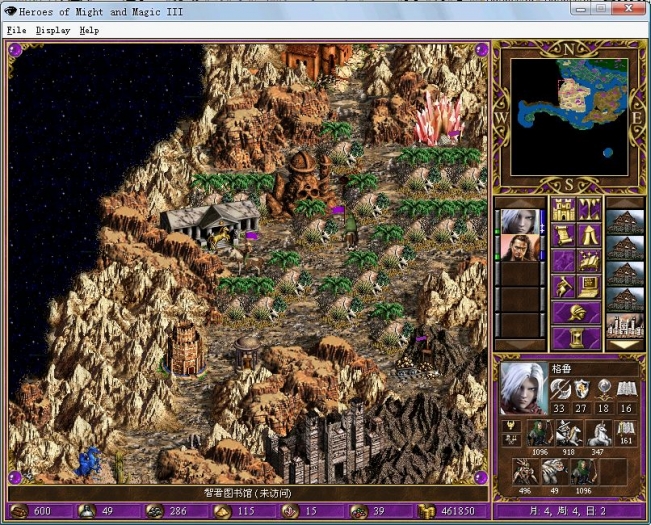Screen dimensions: 651x525
Task: Select the white-haired hero portrait in hero list
Action: click(x=518, y=220)
